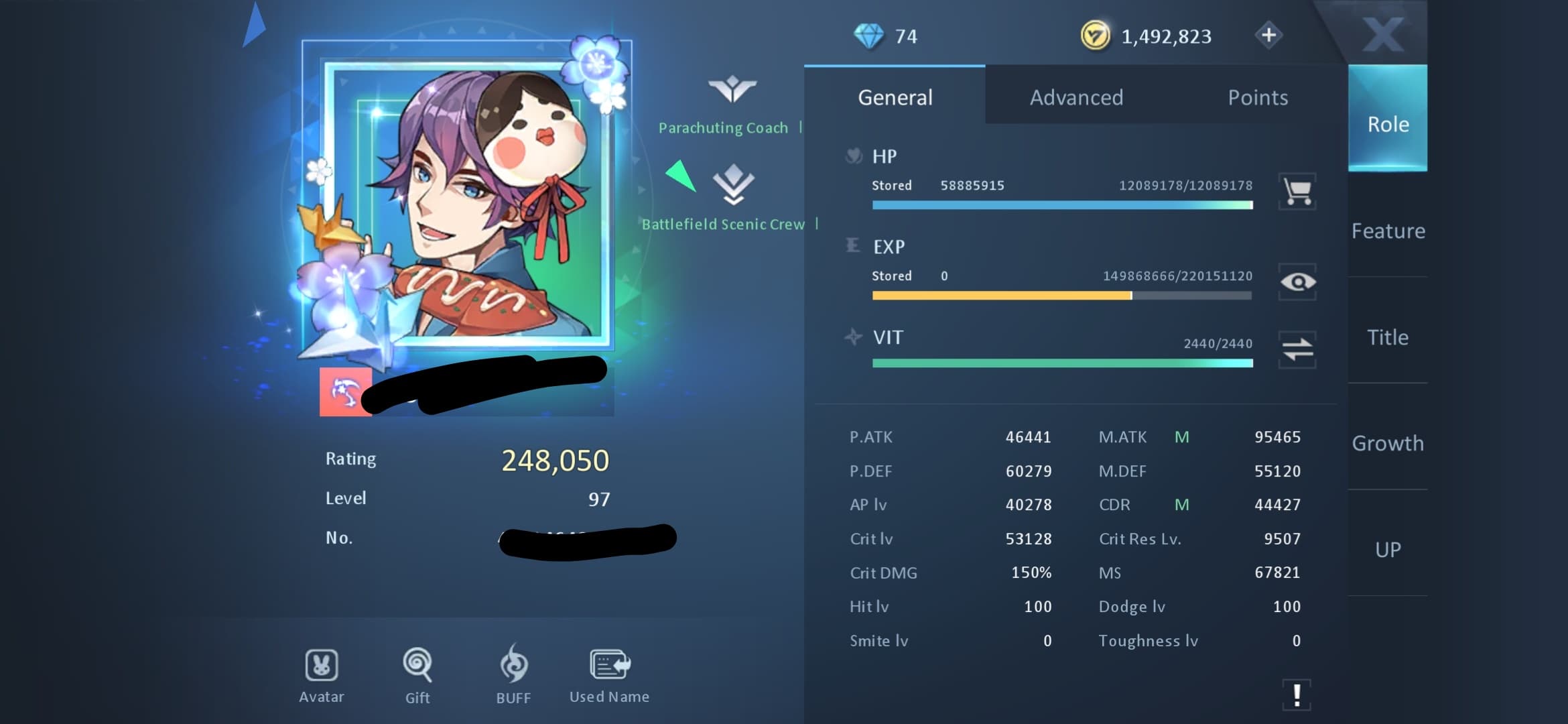Check the Used Name history

609,675
